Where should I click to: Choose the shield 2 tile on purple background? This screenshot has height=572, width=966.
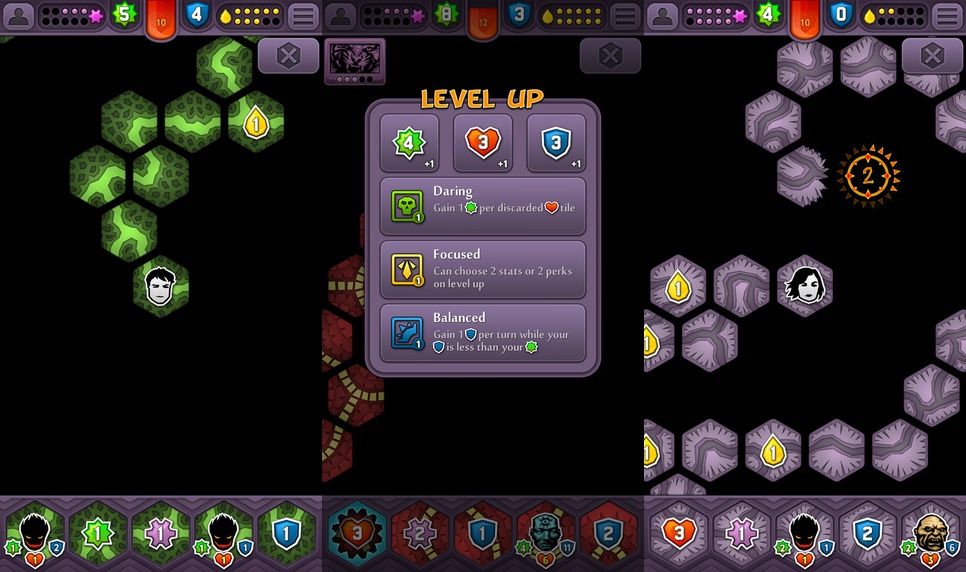[868, 532]
